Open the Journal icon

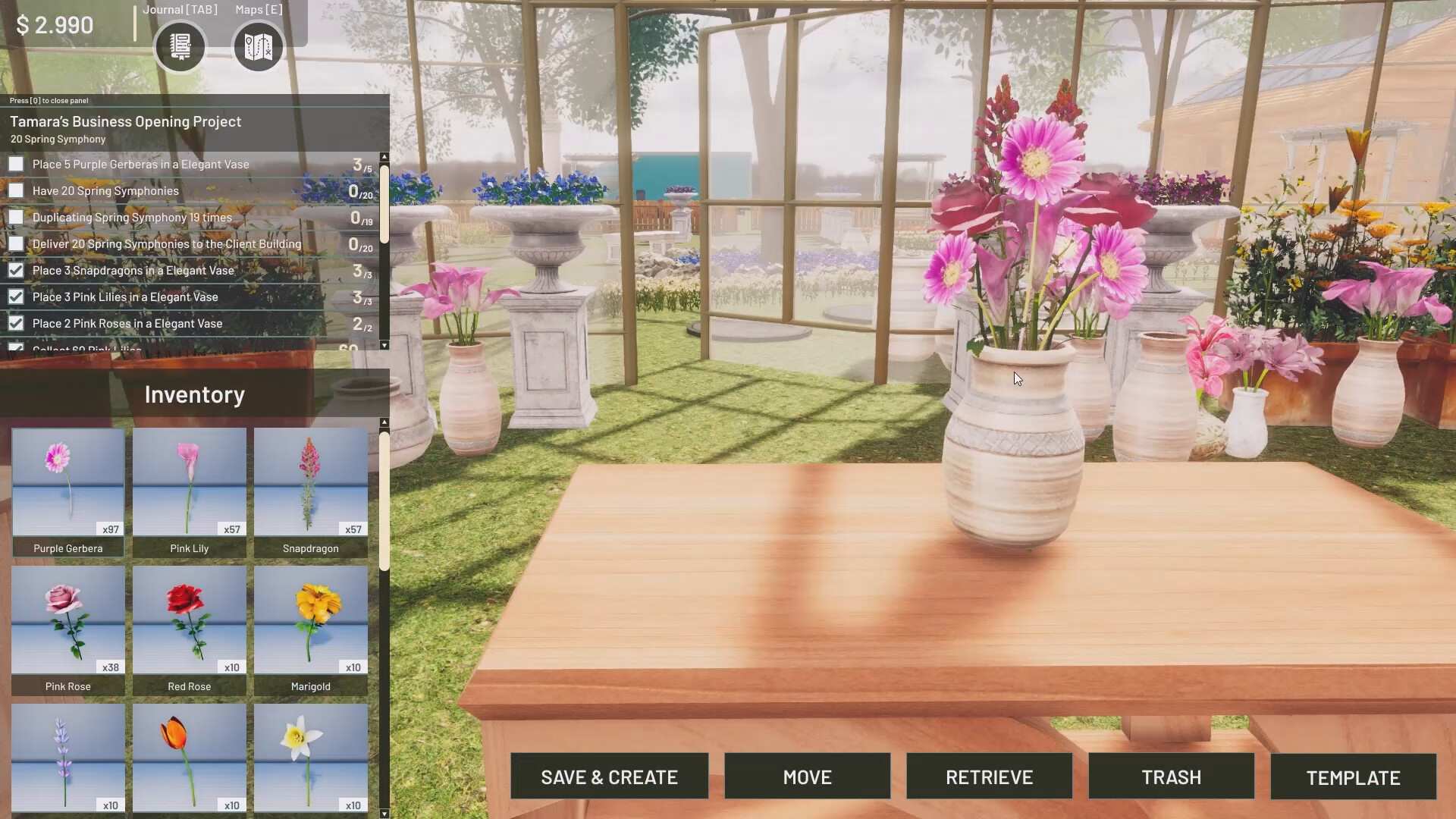click(180, 47)
